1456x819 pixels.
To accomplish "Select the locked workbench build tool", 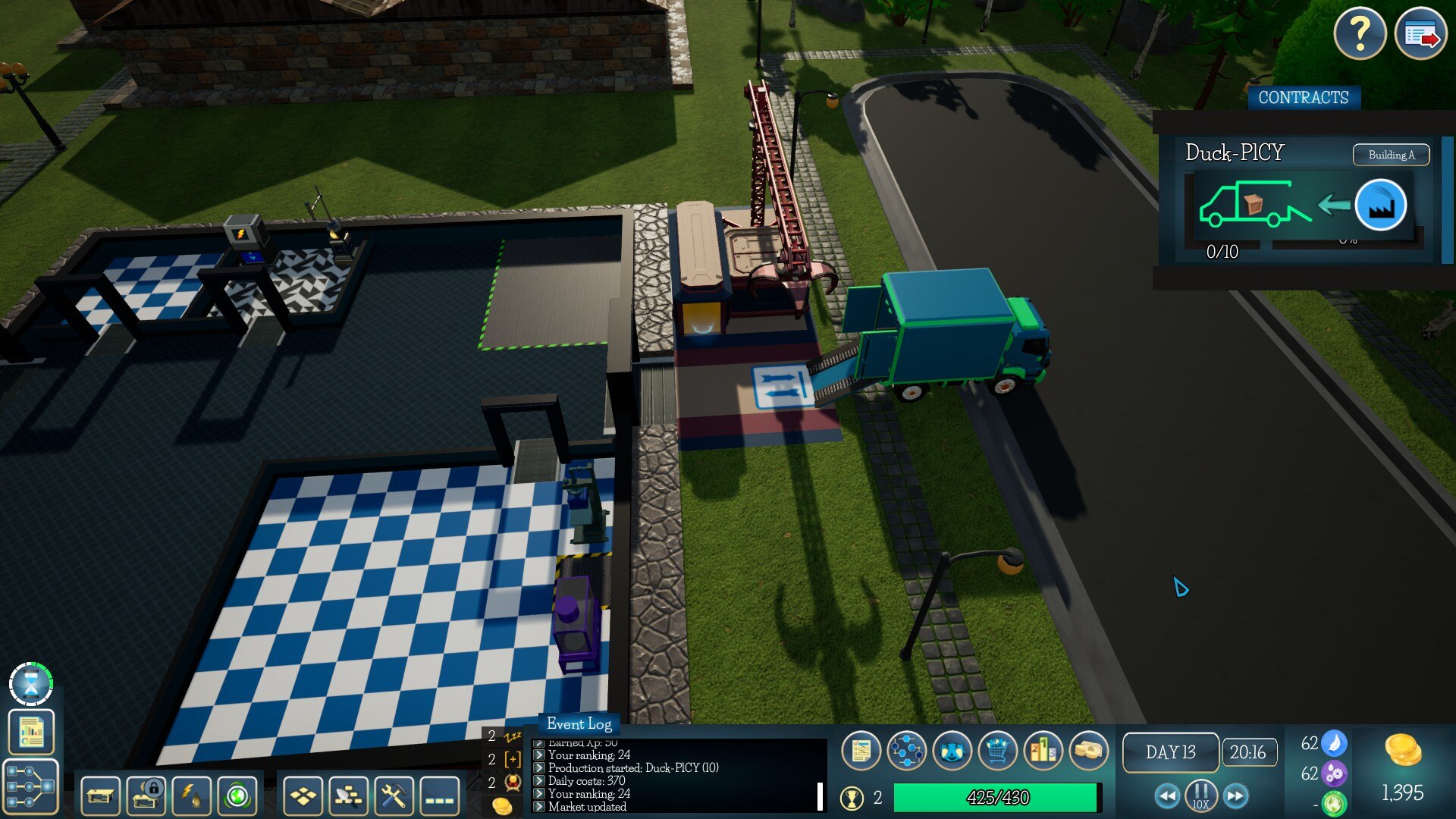I will [x=146, y=796].
